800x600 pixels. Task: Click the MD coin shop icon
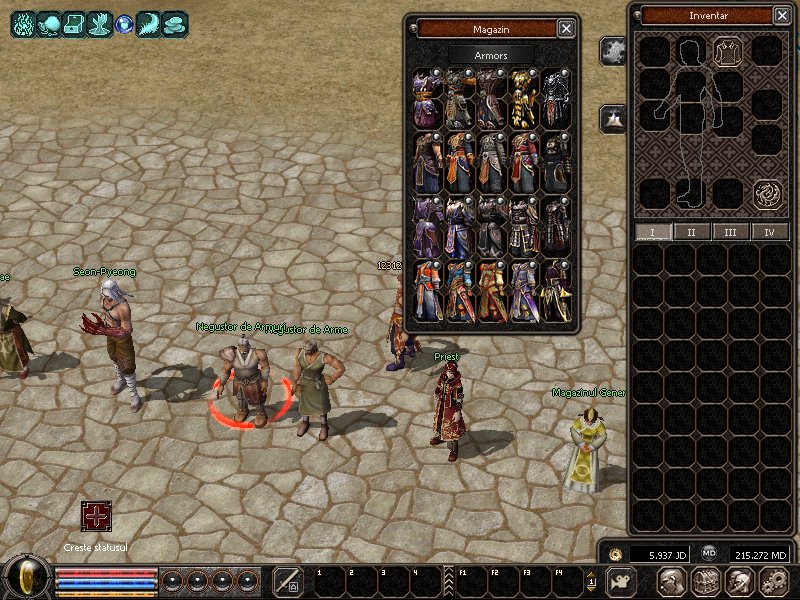point(709,552)
